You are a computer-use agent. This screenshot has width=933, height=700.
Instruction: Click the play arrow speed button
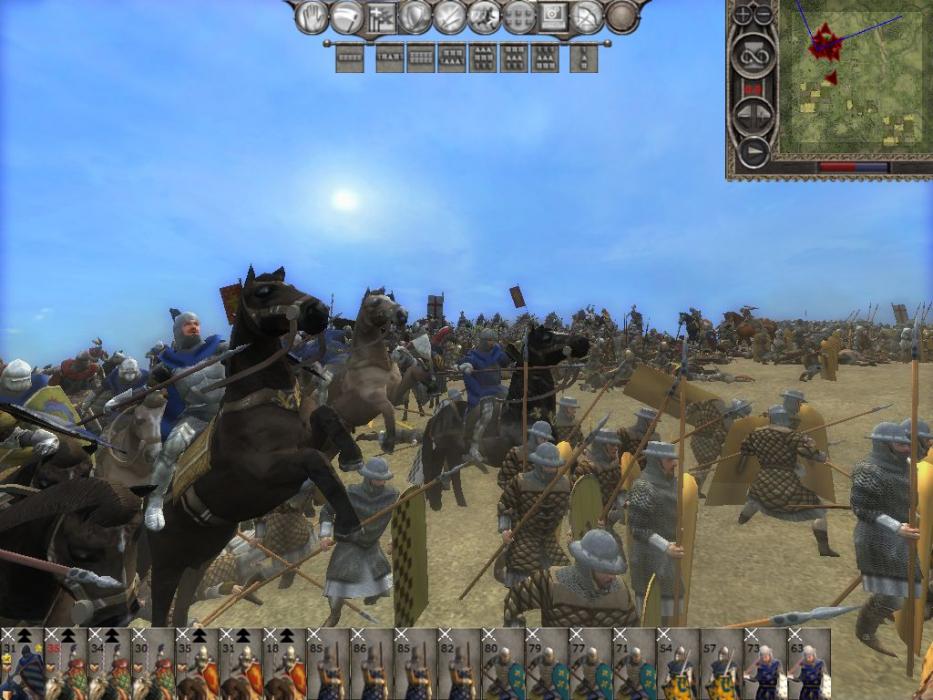click(x=752, y=152)
